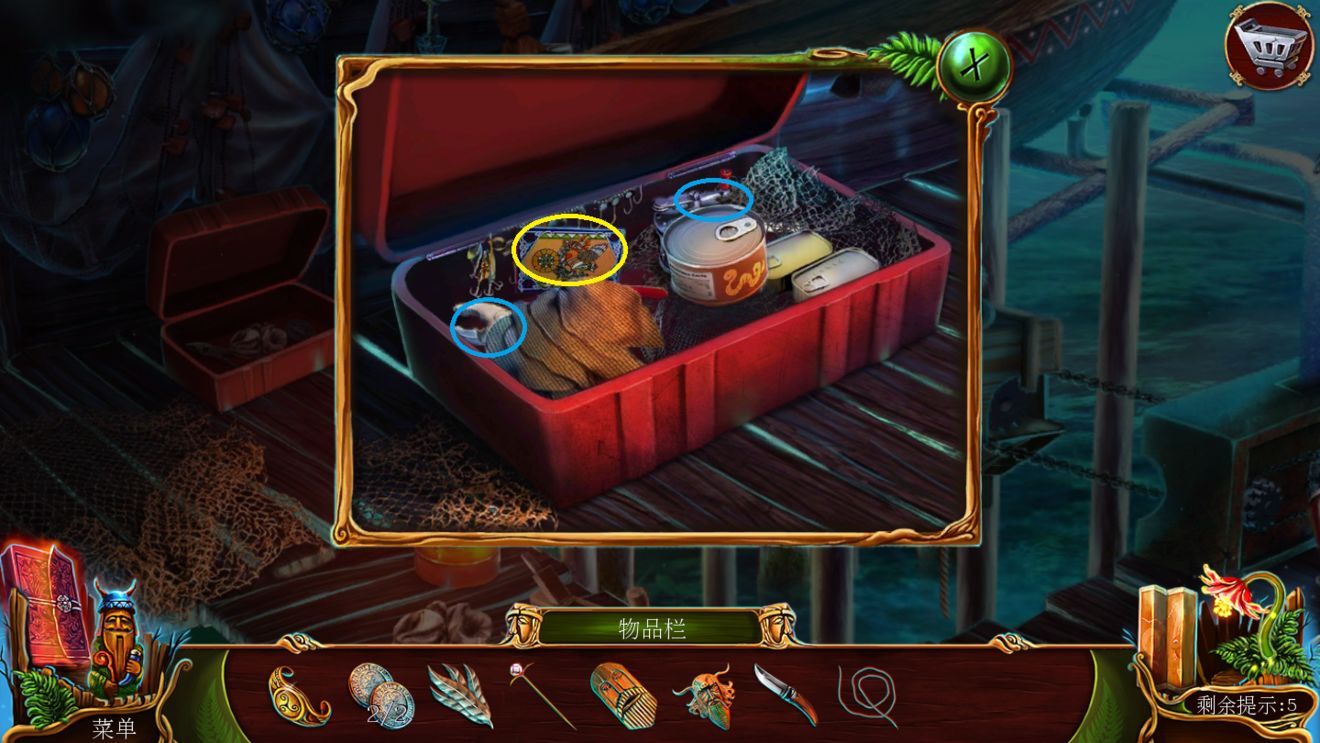Select the orange tribal mask item
The width and height of the screenshot is (1320, 743).
(704, 695)
